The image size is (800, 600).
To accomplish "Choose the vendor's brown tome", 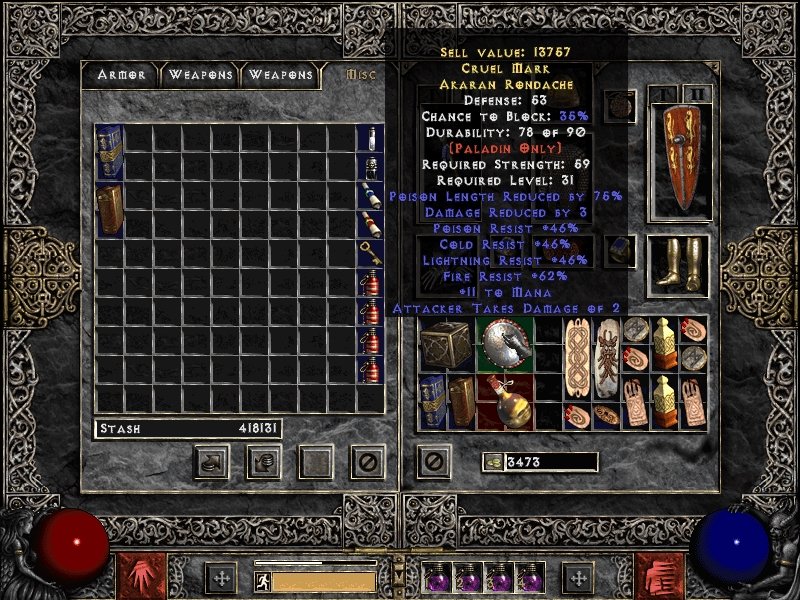I will click(x=109, y=210).
